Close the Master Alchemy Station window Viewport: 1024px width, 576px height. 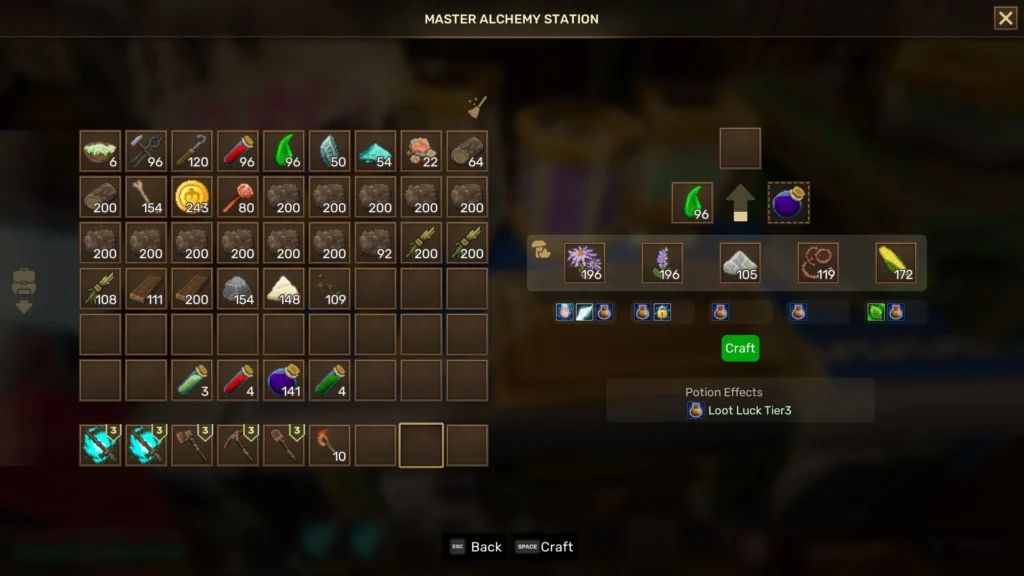tap(1005, 18)
